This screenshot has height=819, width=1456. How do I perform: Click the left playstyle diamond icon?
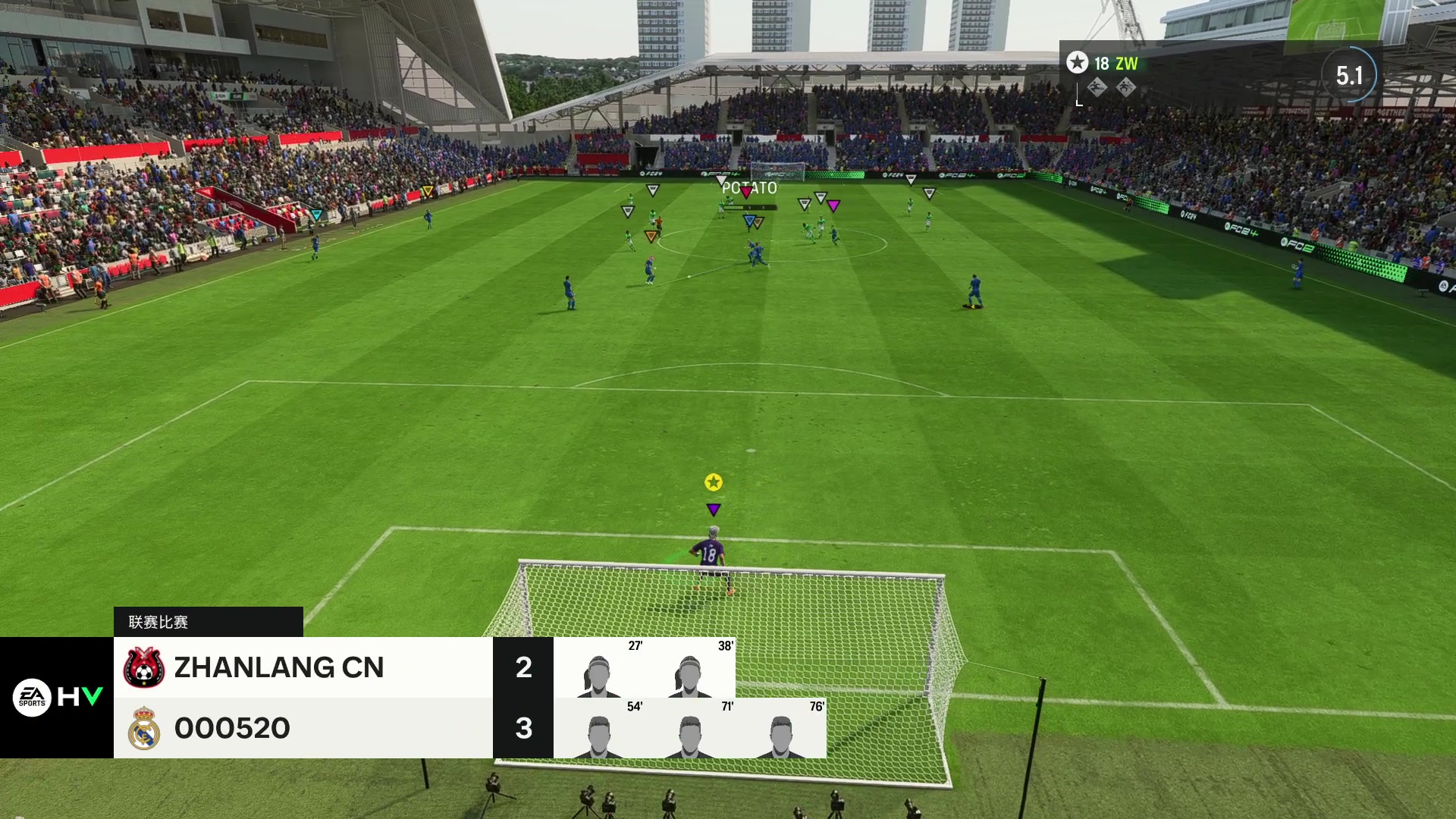[1097, 88]
